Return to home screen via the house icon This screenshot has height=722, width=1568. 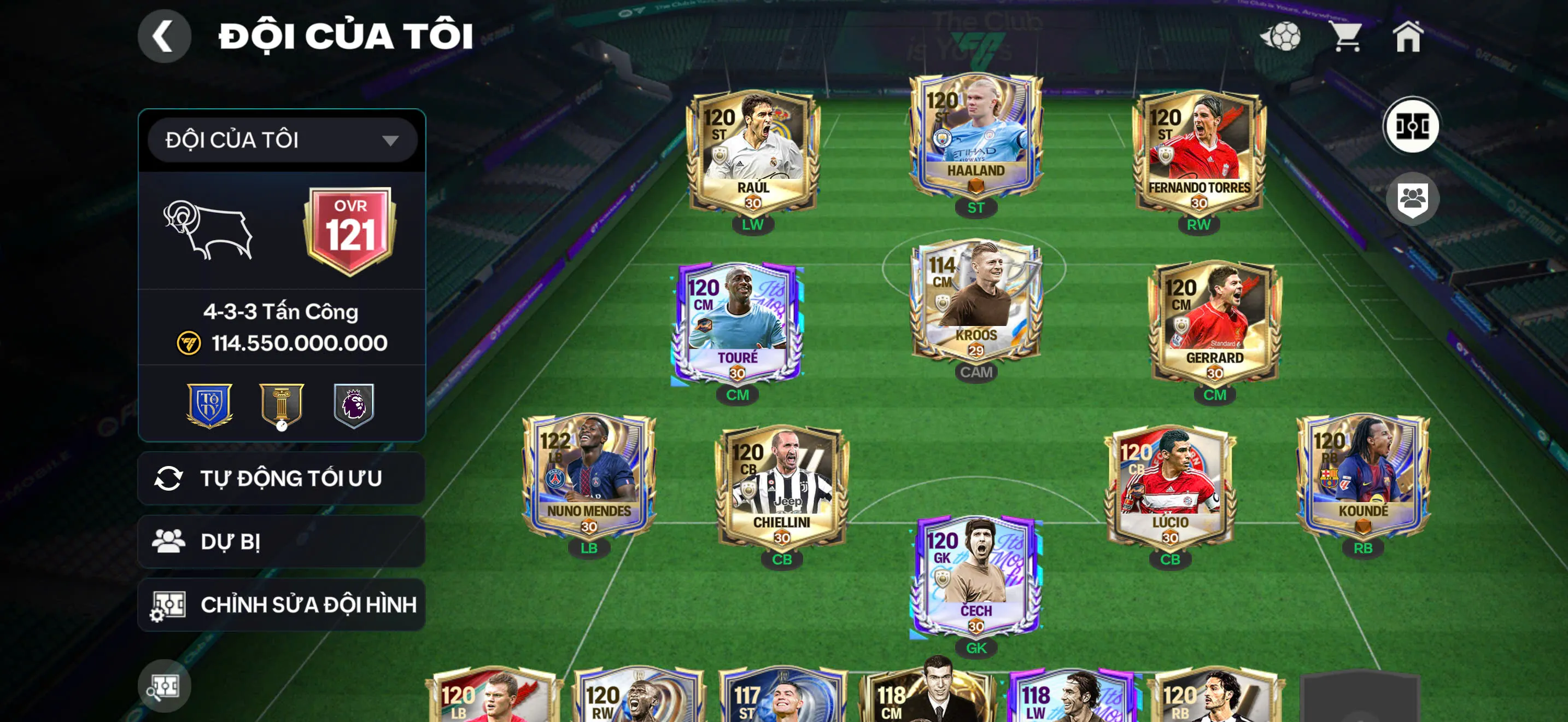click(1411, 37)
